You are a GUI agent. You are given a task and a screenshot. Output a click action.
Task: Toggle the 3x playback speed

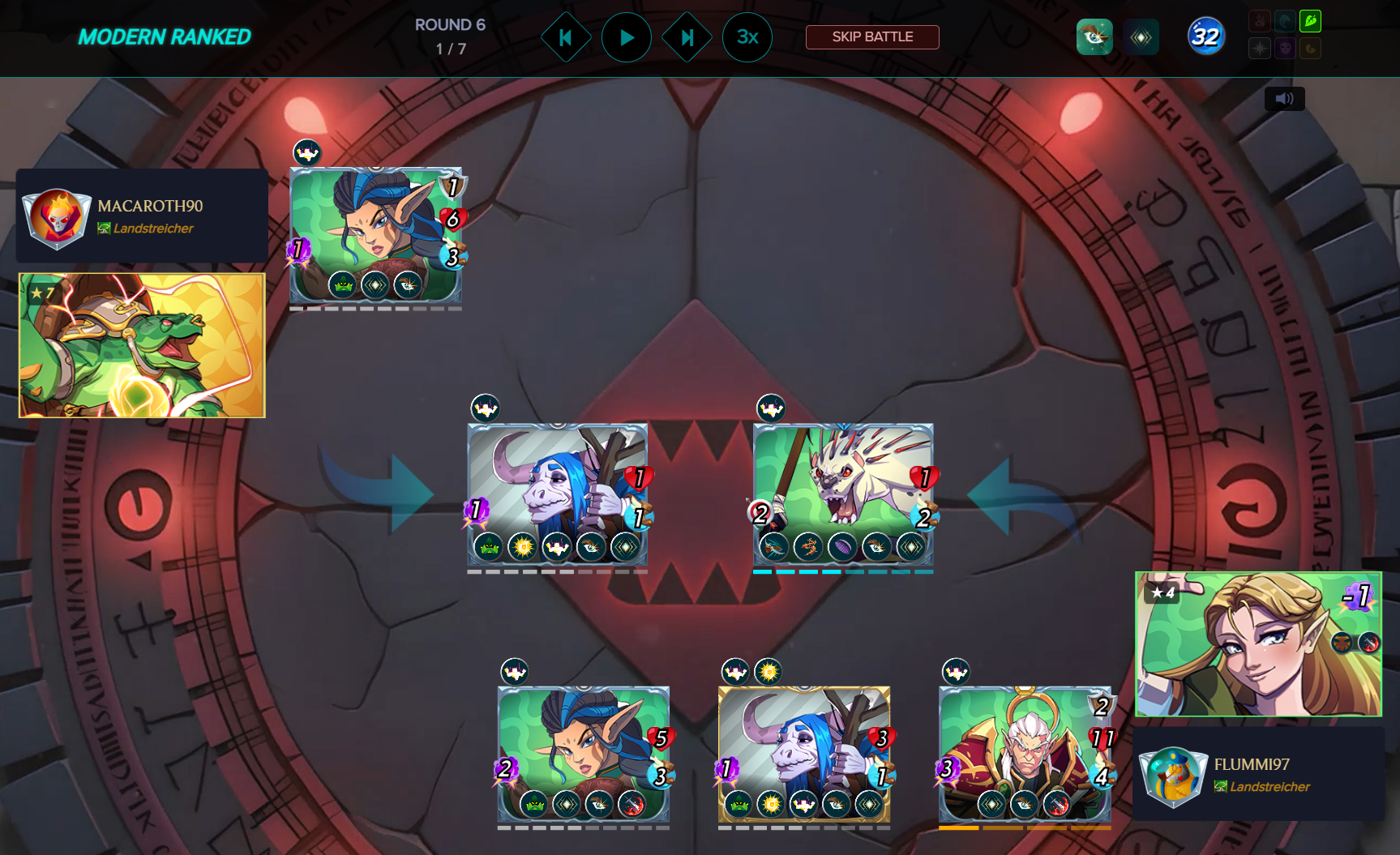click(x=747, y=37)
